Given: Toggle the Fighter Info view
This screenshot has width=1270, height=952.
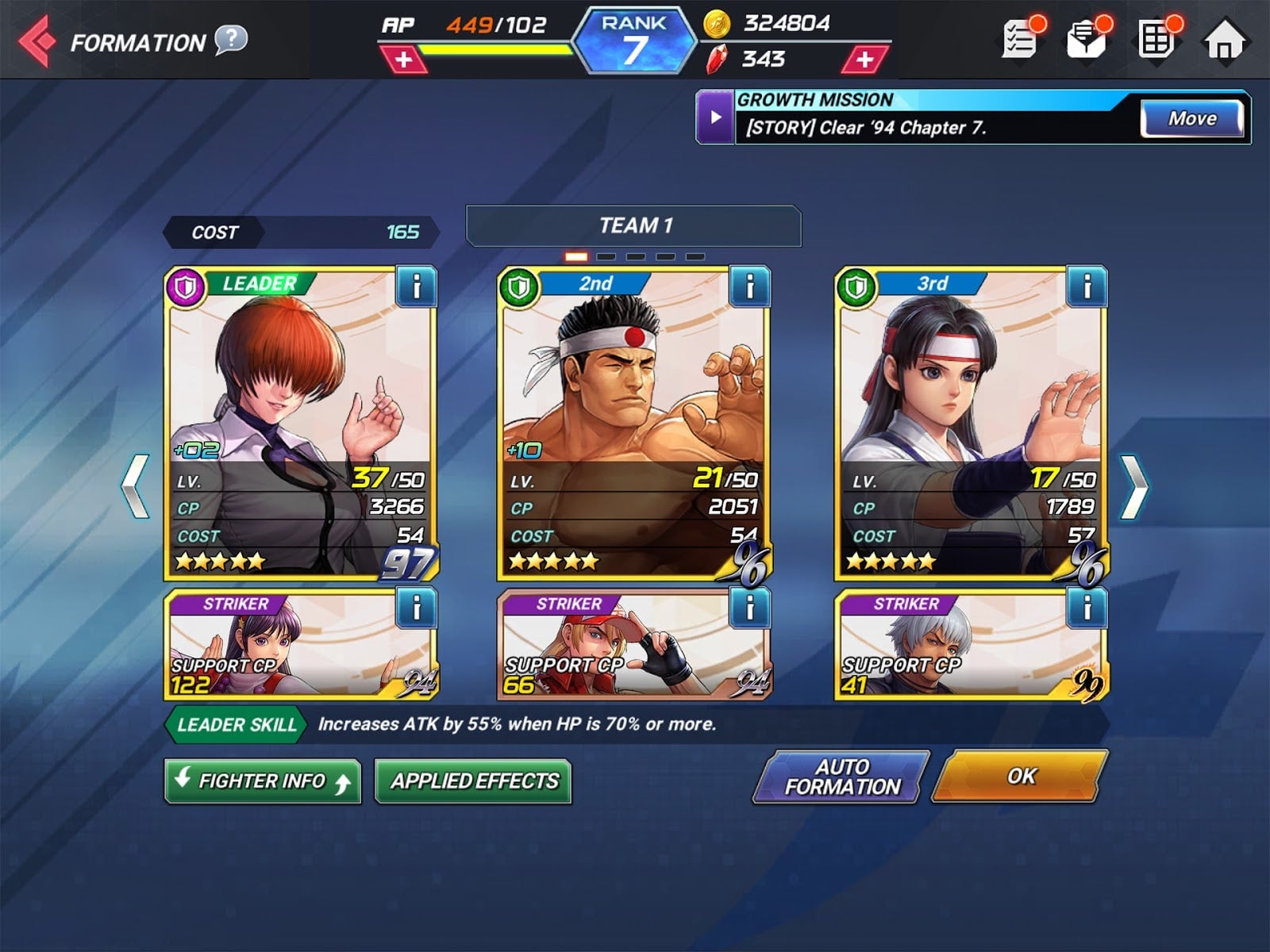Looking at the screenshot, I should [x=263, y=781].
